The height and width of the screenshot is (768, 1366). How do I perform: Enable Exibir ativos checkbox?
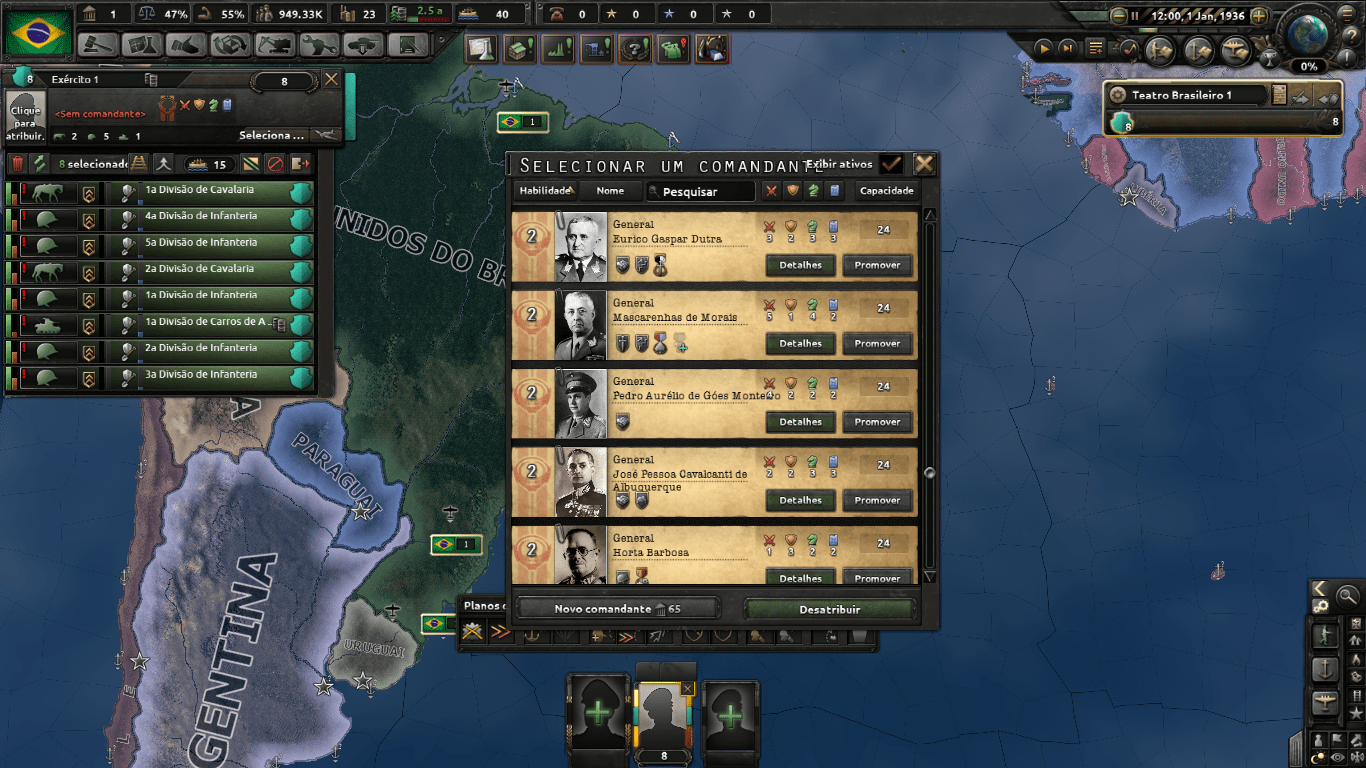pyautogui.click(x=891, y=163)
